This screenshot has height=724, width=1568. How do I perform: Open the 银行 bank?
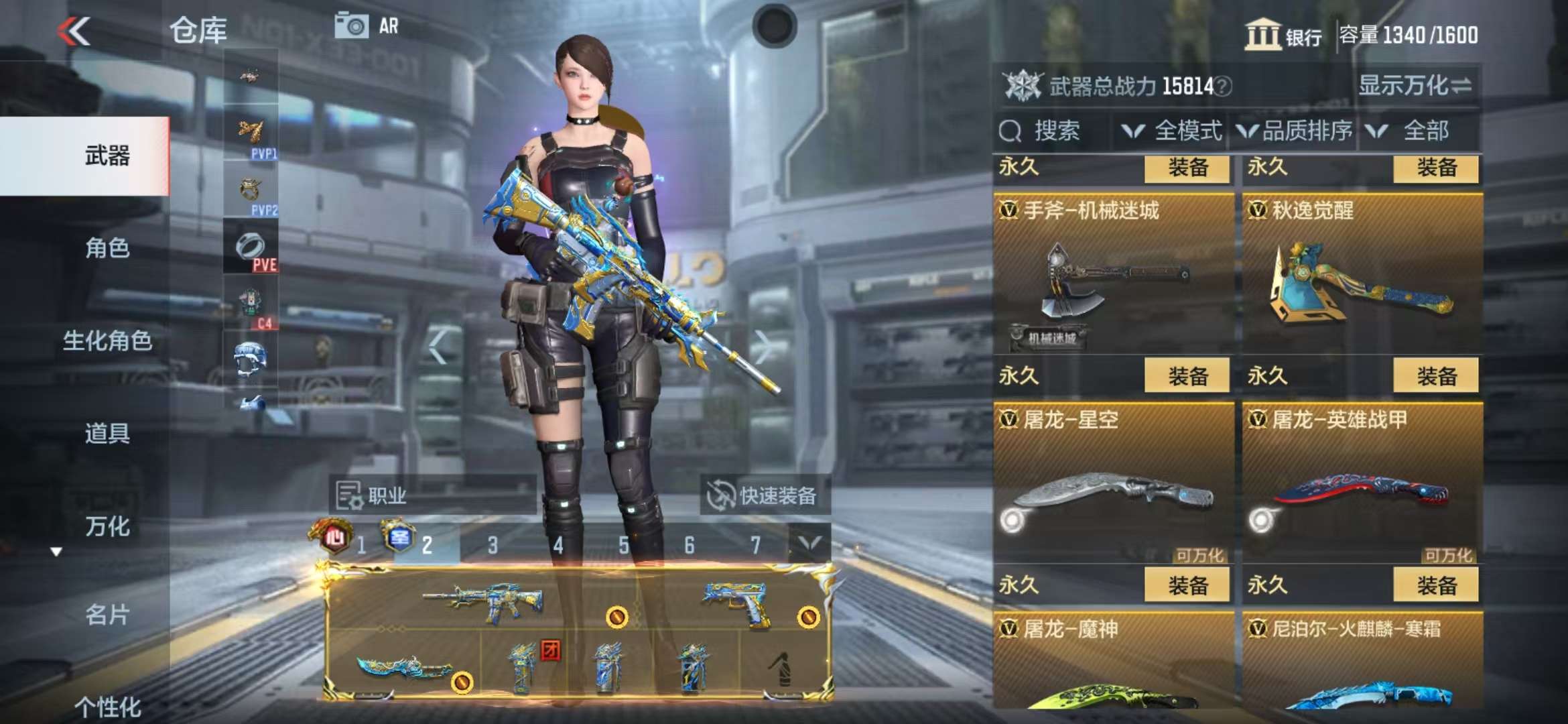point(1283,35)
